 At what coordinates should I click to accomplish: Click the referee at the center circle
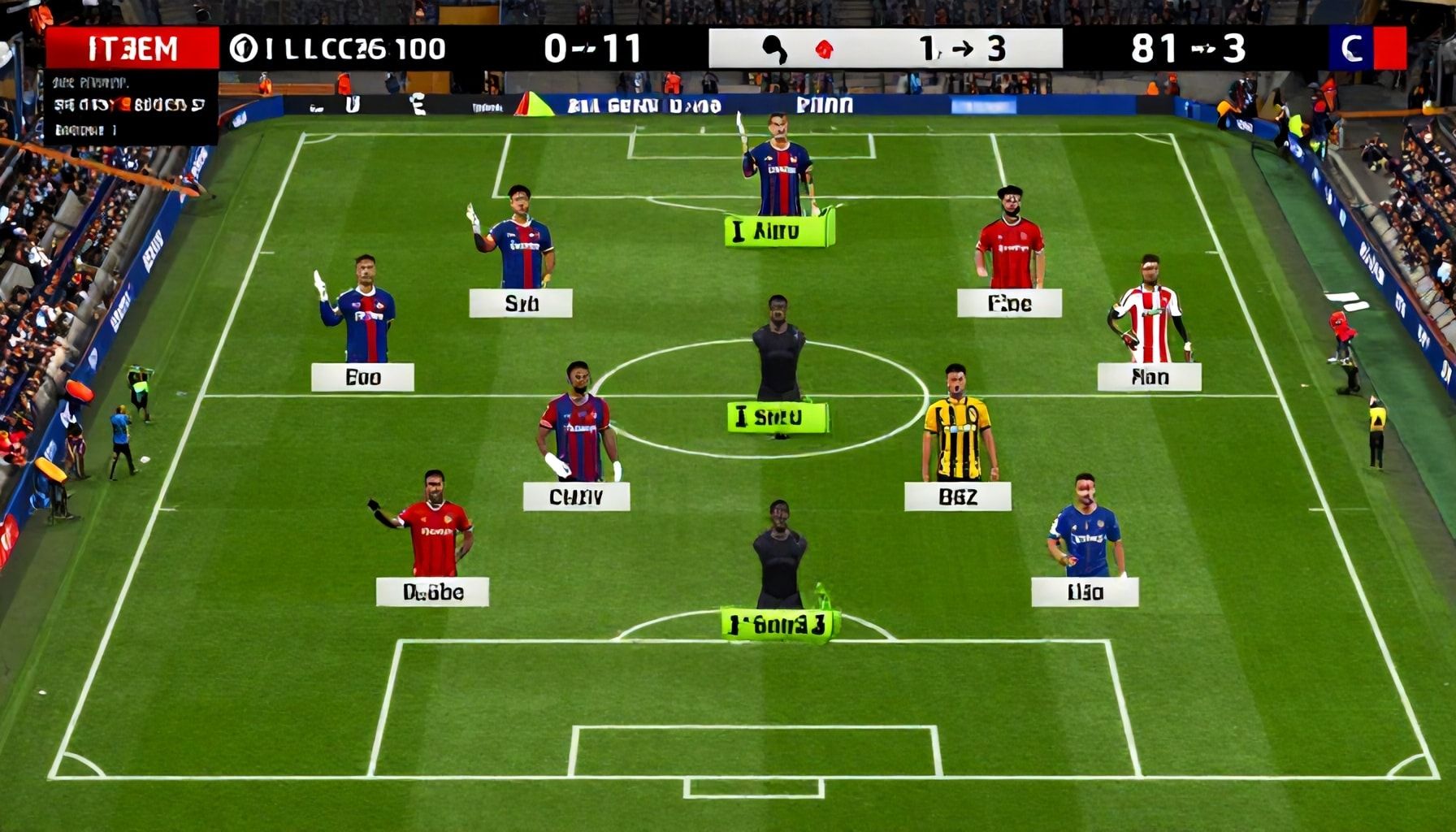pos(778,357)
